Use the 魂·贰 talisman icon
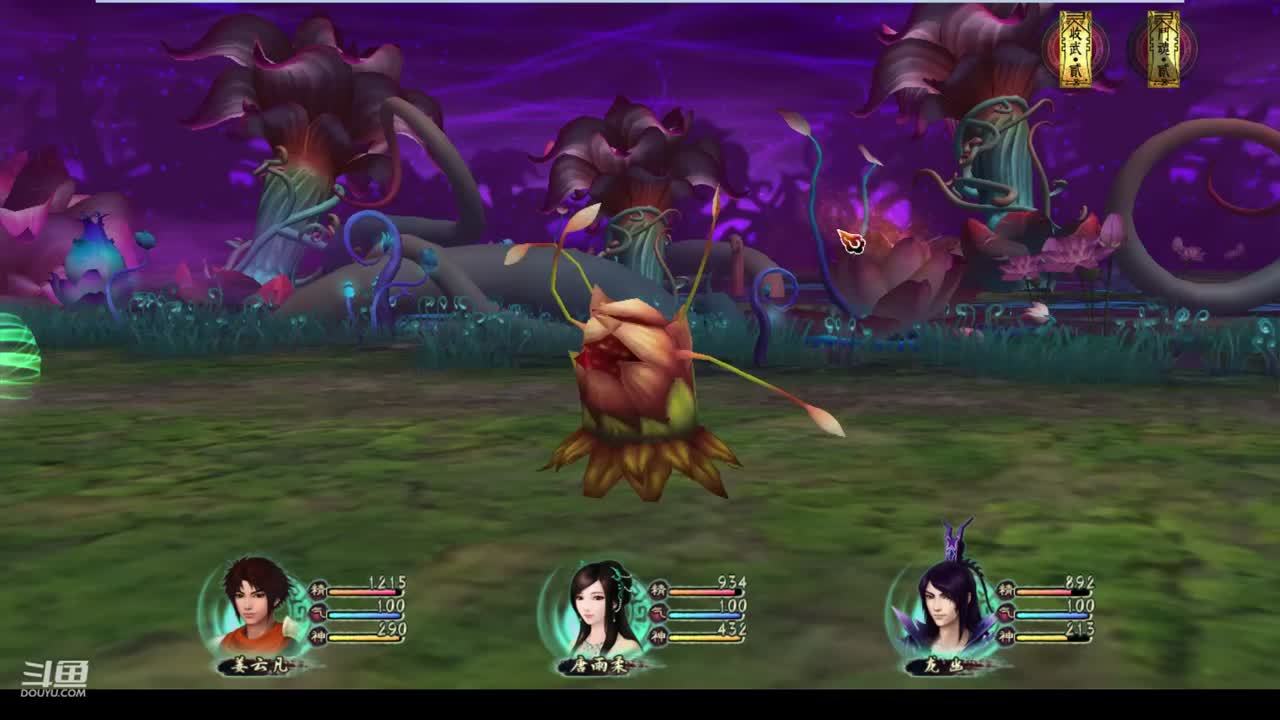 (1163, 48)
